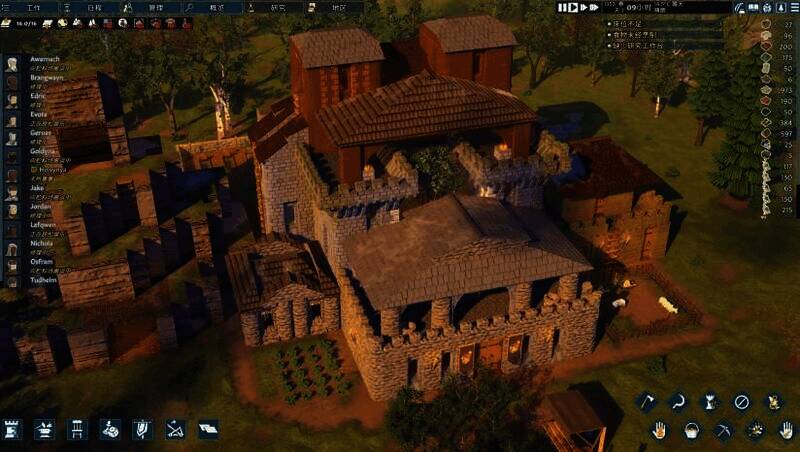The image size is (800, 452).
Task: Set game speed to fastest triple arrow
Action: coord(596,7)
